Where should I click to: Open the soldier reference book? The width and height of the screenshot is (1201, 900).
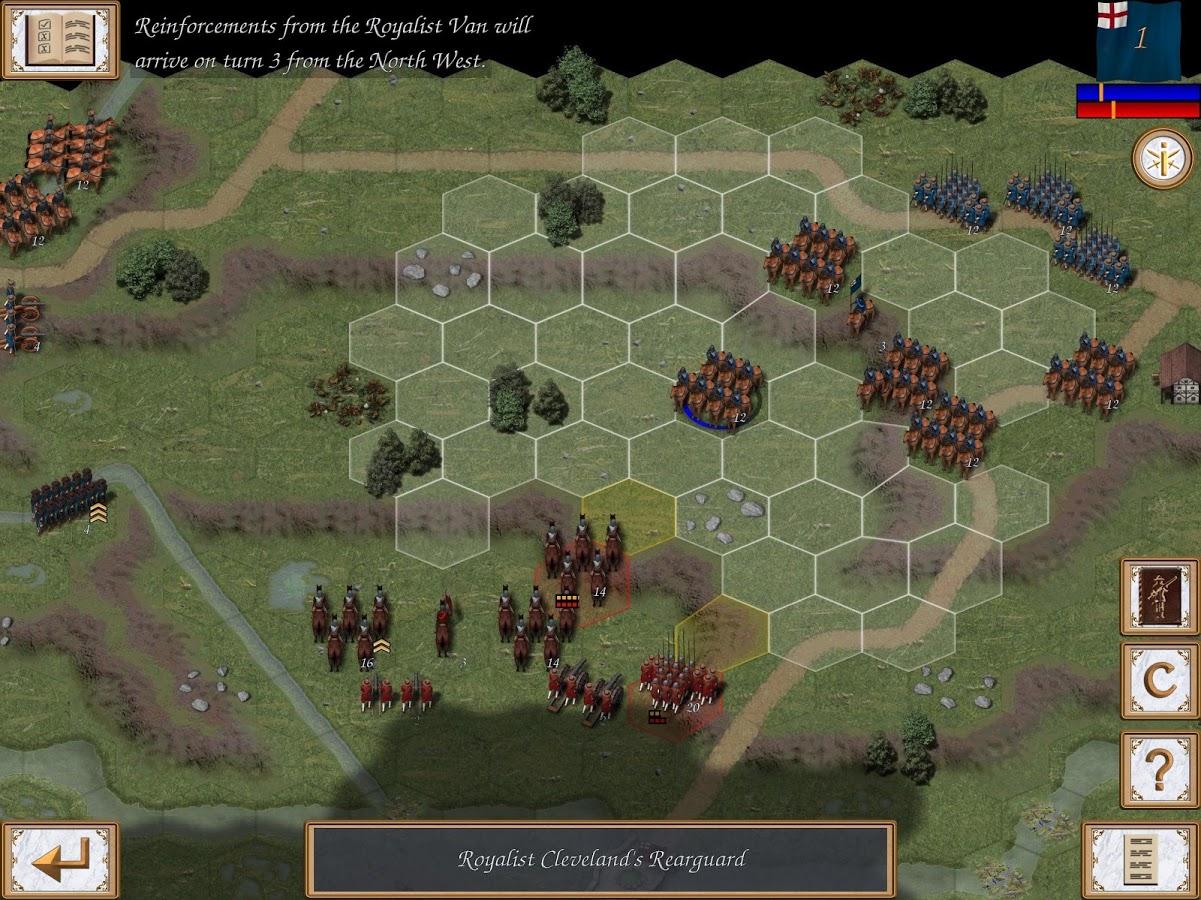(1159, 597)
